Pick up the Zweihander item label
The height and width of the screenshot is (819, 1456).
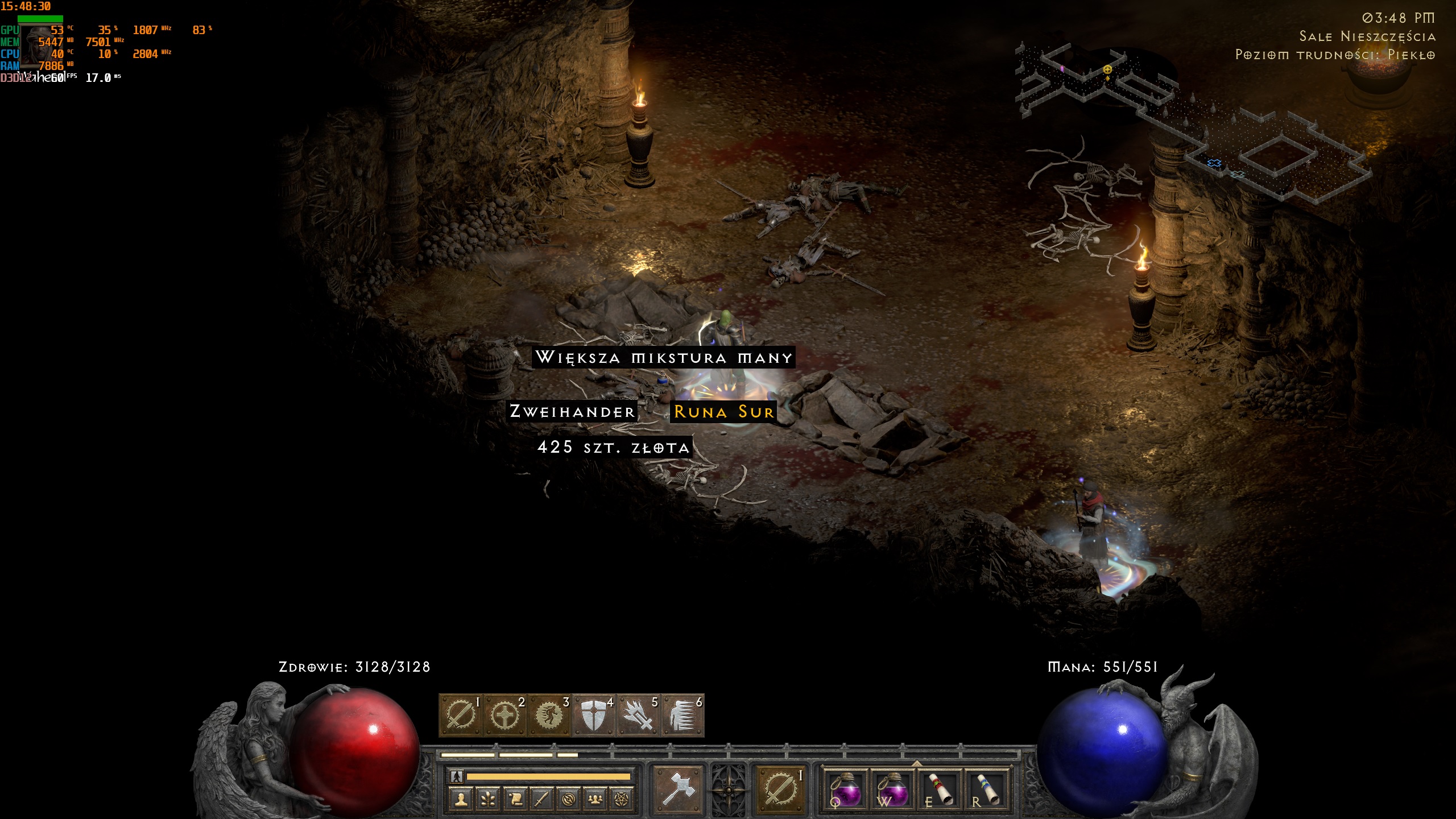572,412
